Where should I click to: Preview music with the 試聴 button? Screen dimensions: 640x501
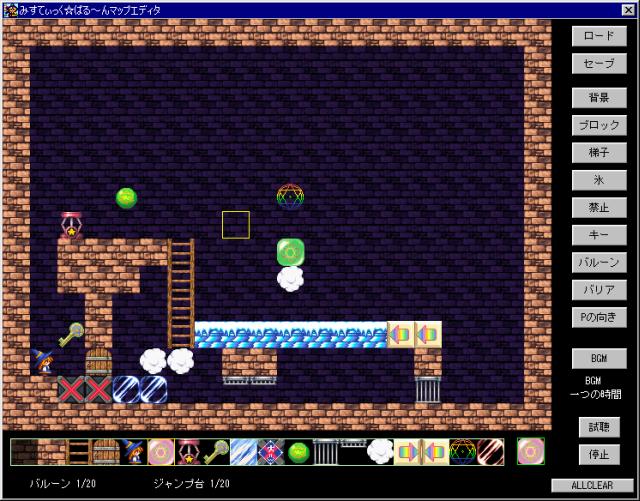599,427
